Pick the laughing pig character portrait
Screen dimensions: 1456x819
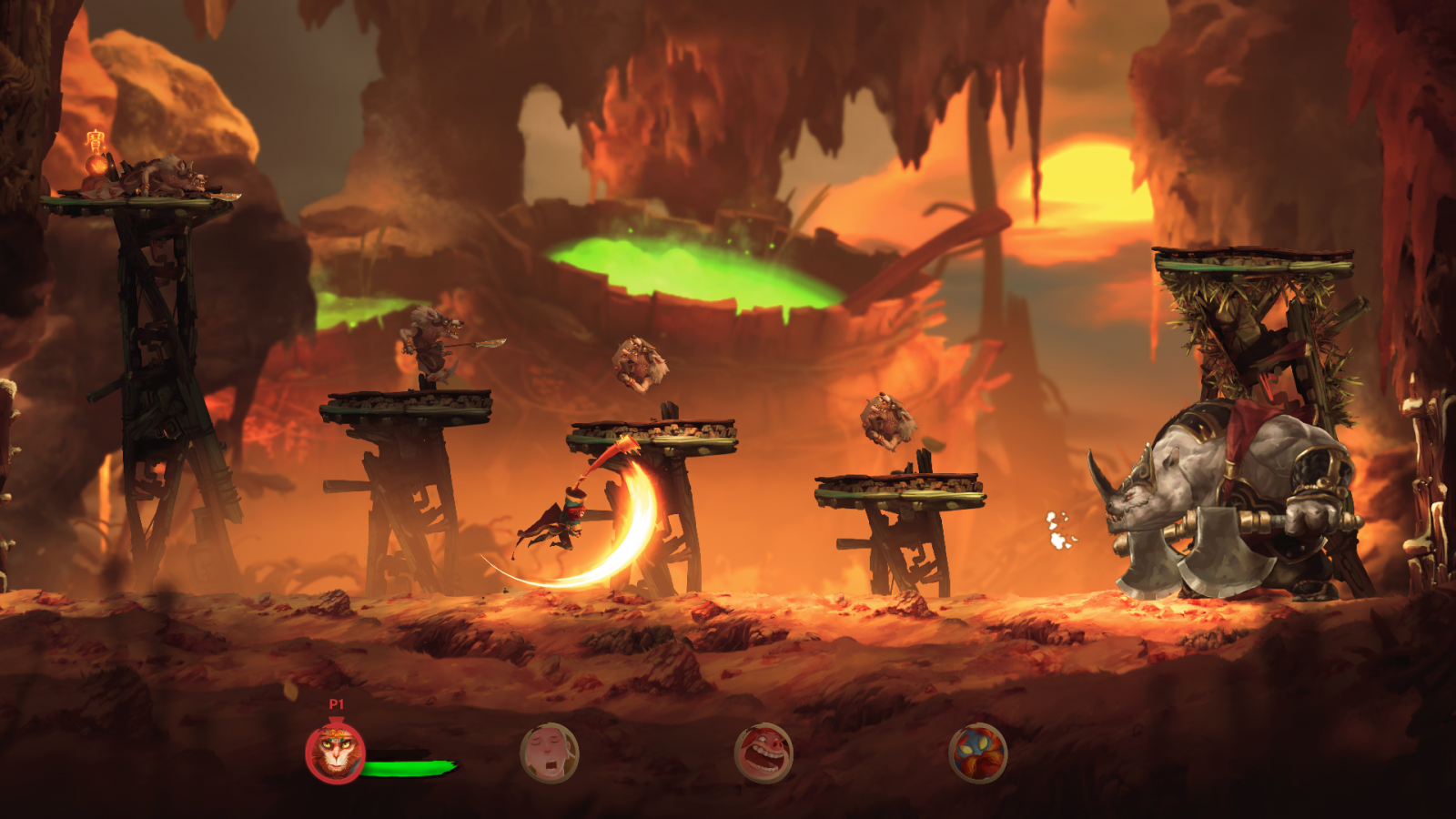click(763, 753)
